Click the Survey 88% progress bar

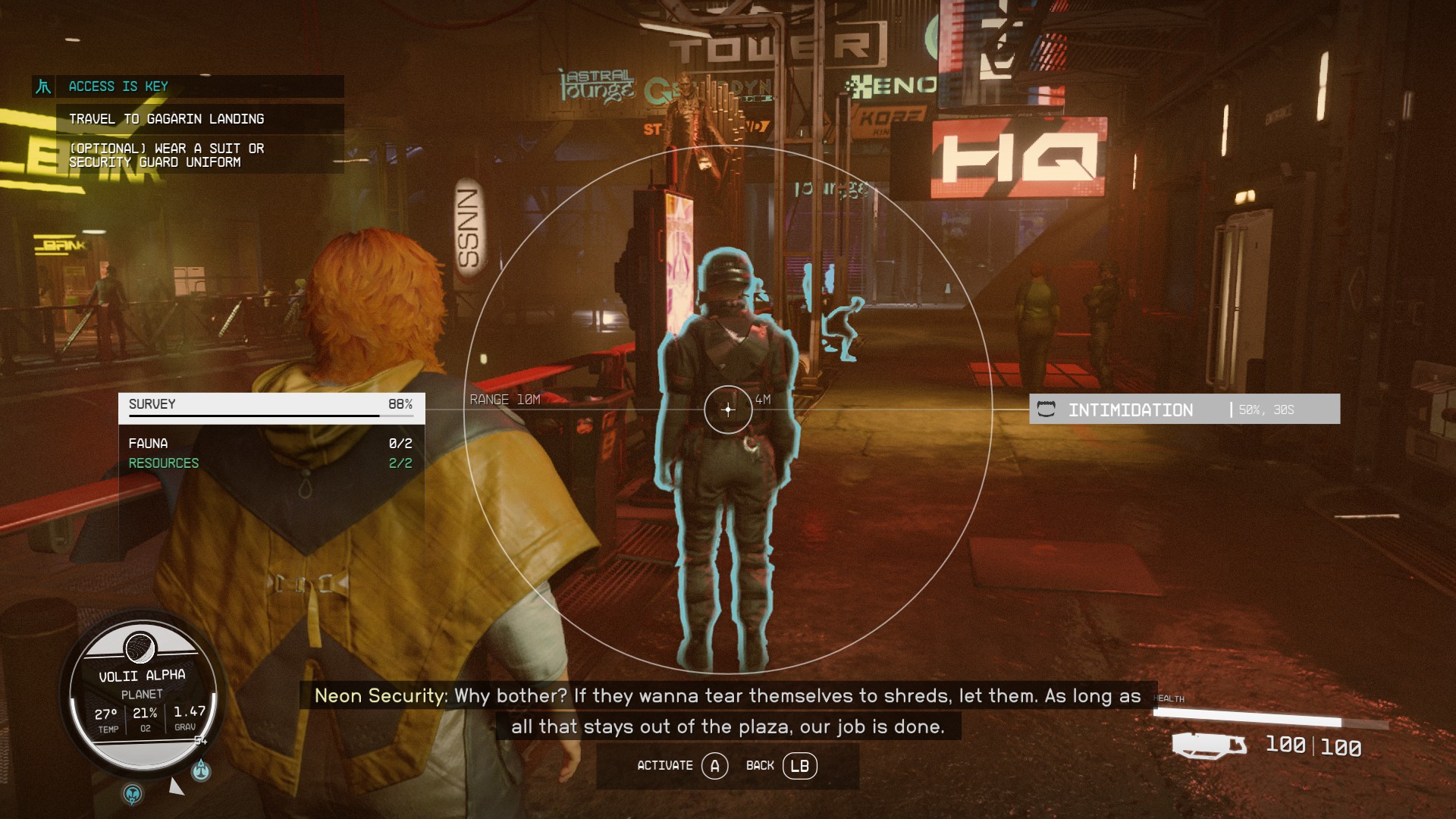269,416
